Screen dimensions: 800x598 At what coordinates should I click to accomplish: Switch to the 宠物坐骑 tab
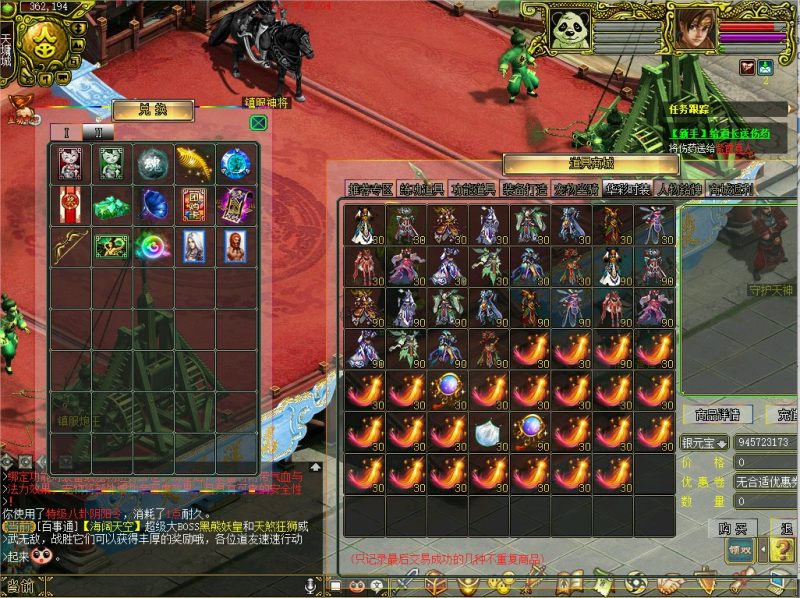(x=576, y=188)
